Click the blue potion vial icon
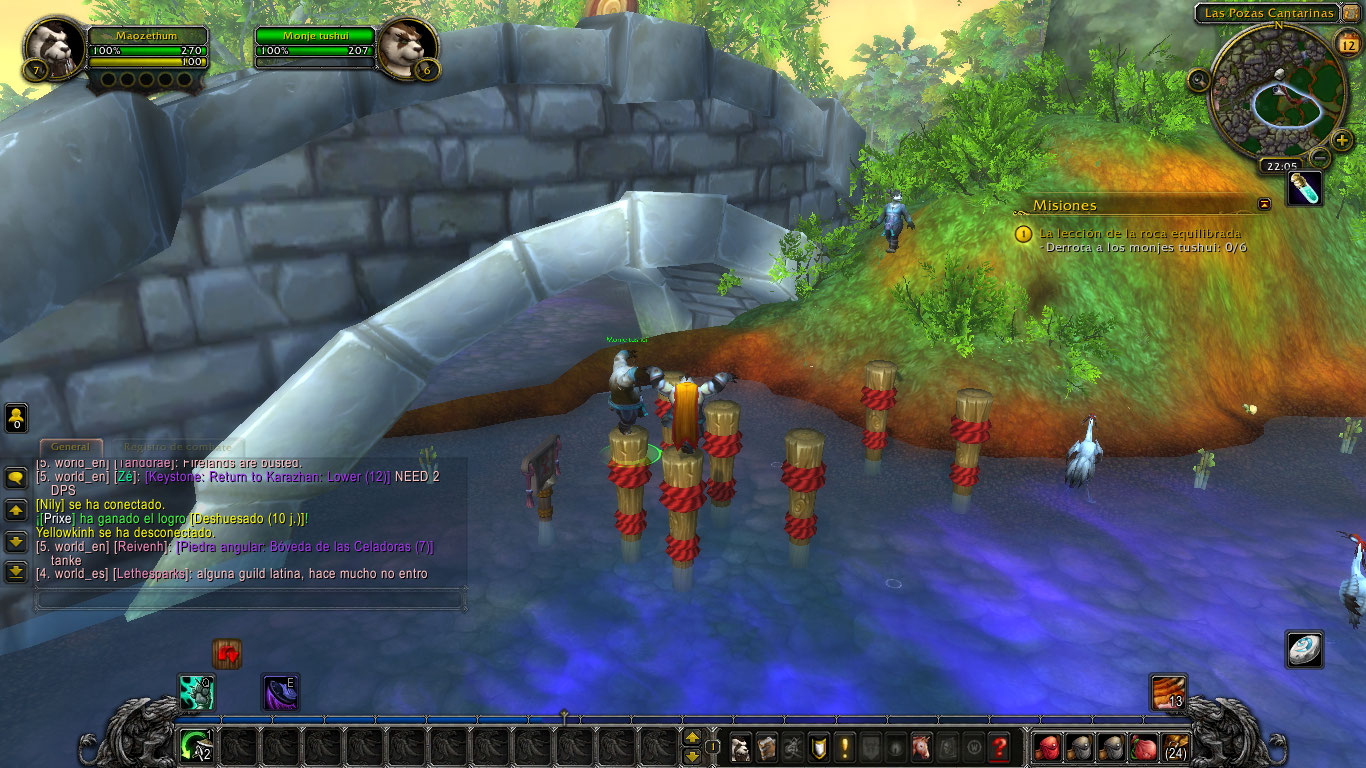Screen dimensions: 1366x768 (x=1304, y=189)
